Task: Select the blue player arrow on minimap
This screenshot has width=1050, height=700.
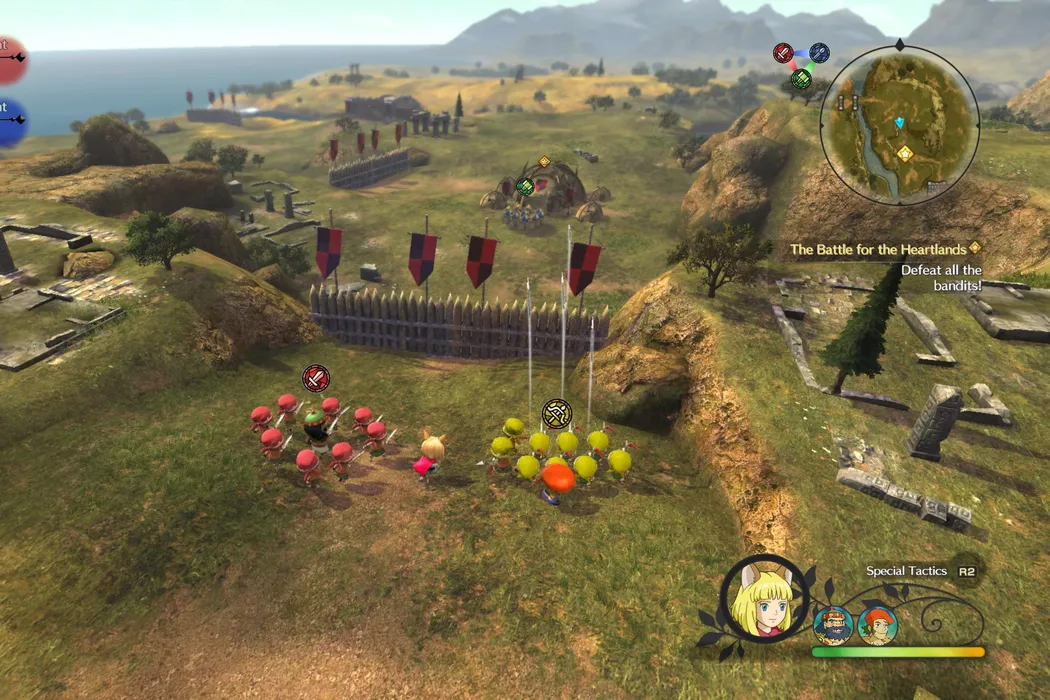Action: click(899, 122)
